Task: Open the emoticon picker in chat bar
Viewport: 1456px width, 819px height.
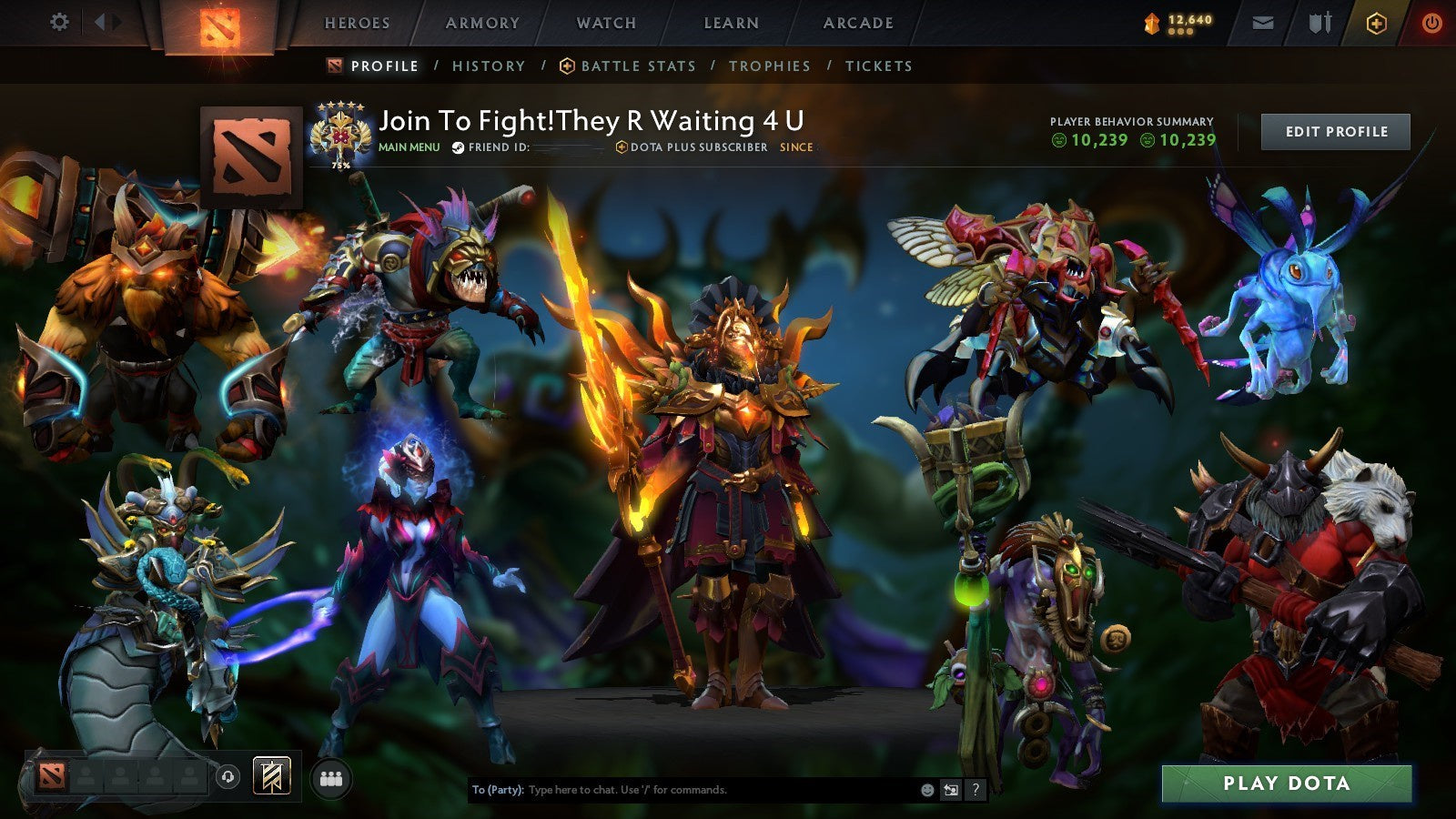Action: (x=927, y=790)
